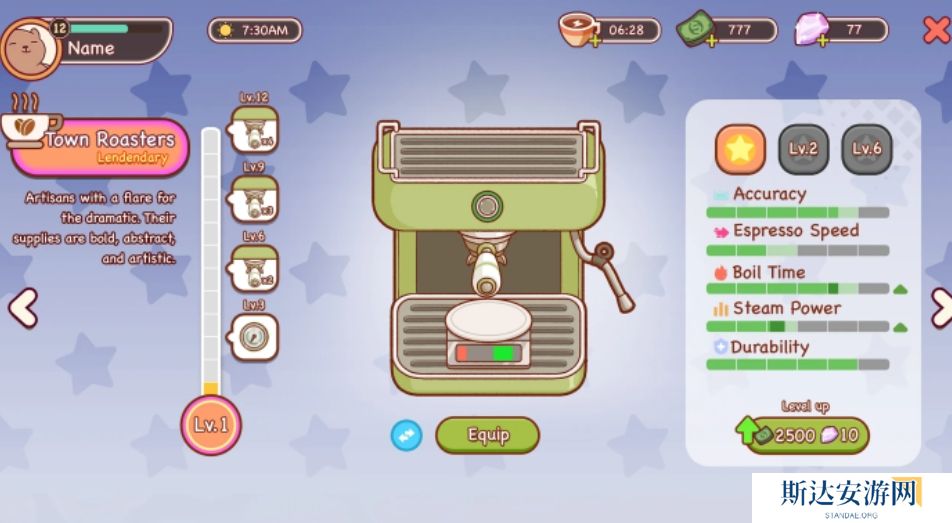Tap the blue swap arrows button

pos(406,435)
